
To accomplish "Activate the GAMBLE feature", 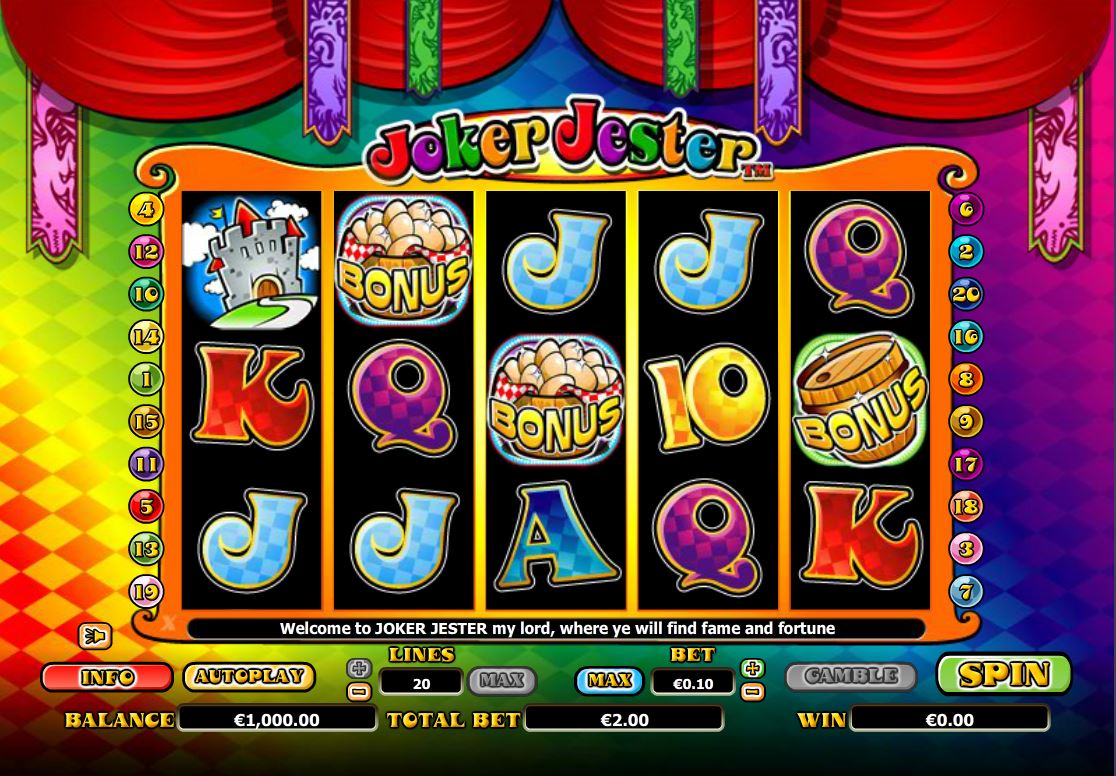I will click(850, 677).
